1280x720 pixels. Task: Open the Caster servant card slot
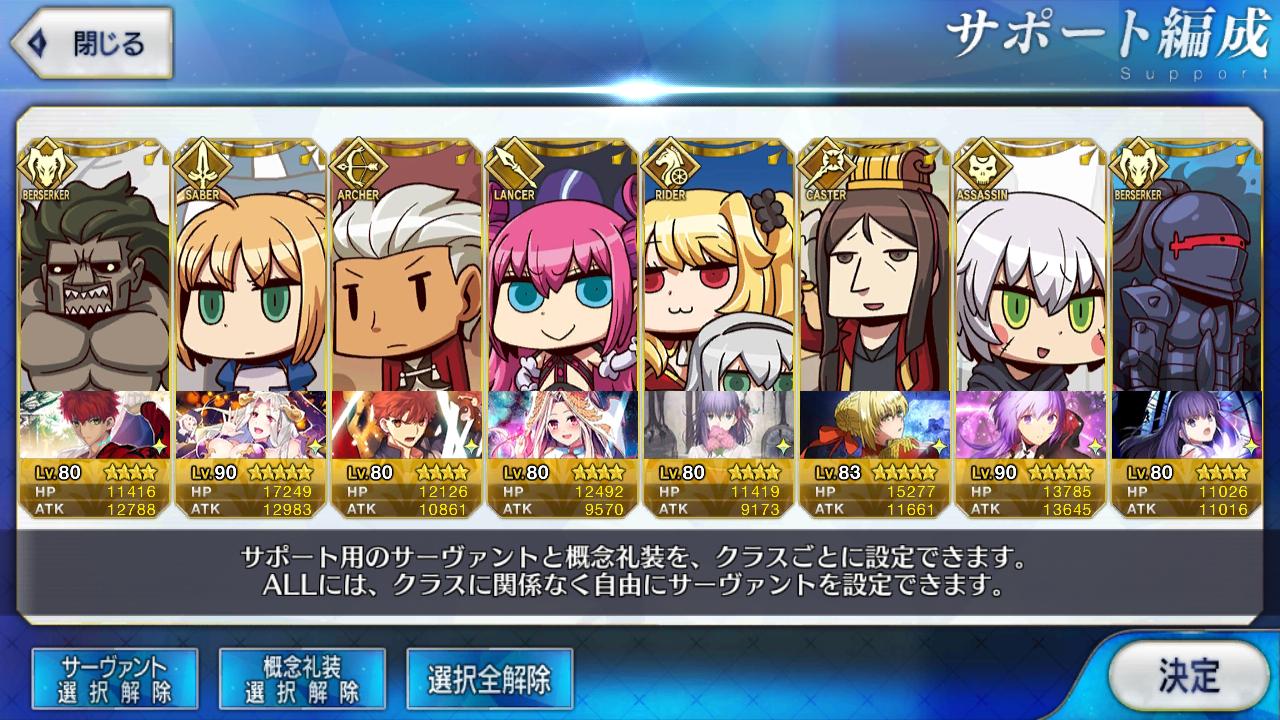click(874, 280)
